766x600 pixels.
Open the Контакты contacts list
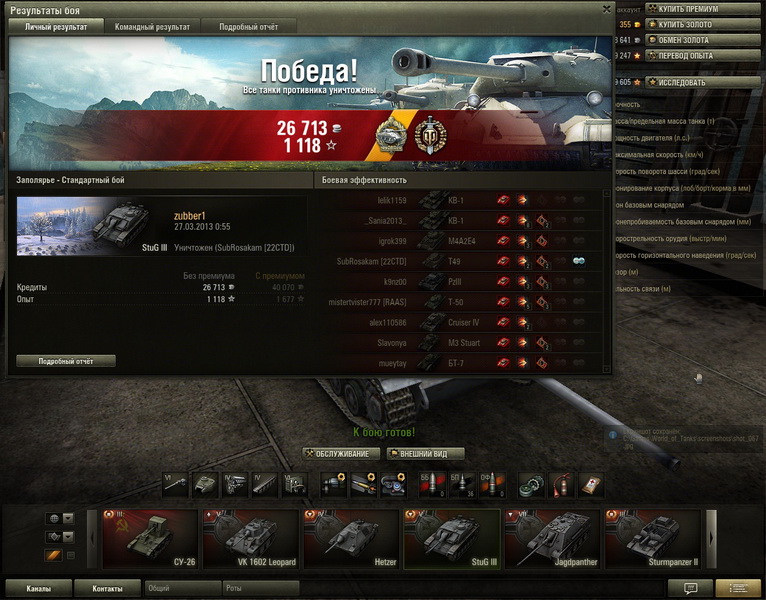tap(107, 589)
